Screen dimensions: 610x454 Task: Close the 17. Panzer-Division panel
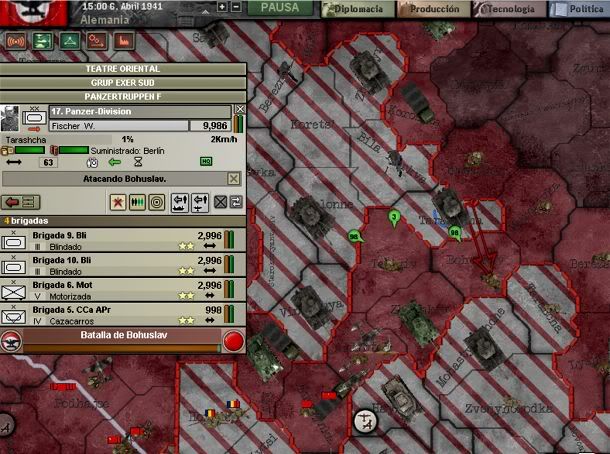pos(240,110)
